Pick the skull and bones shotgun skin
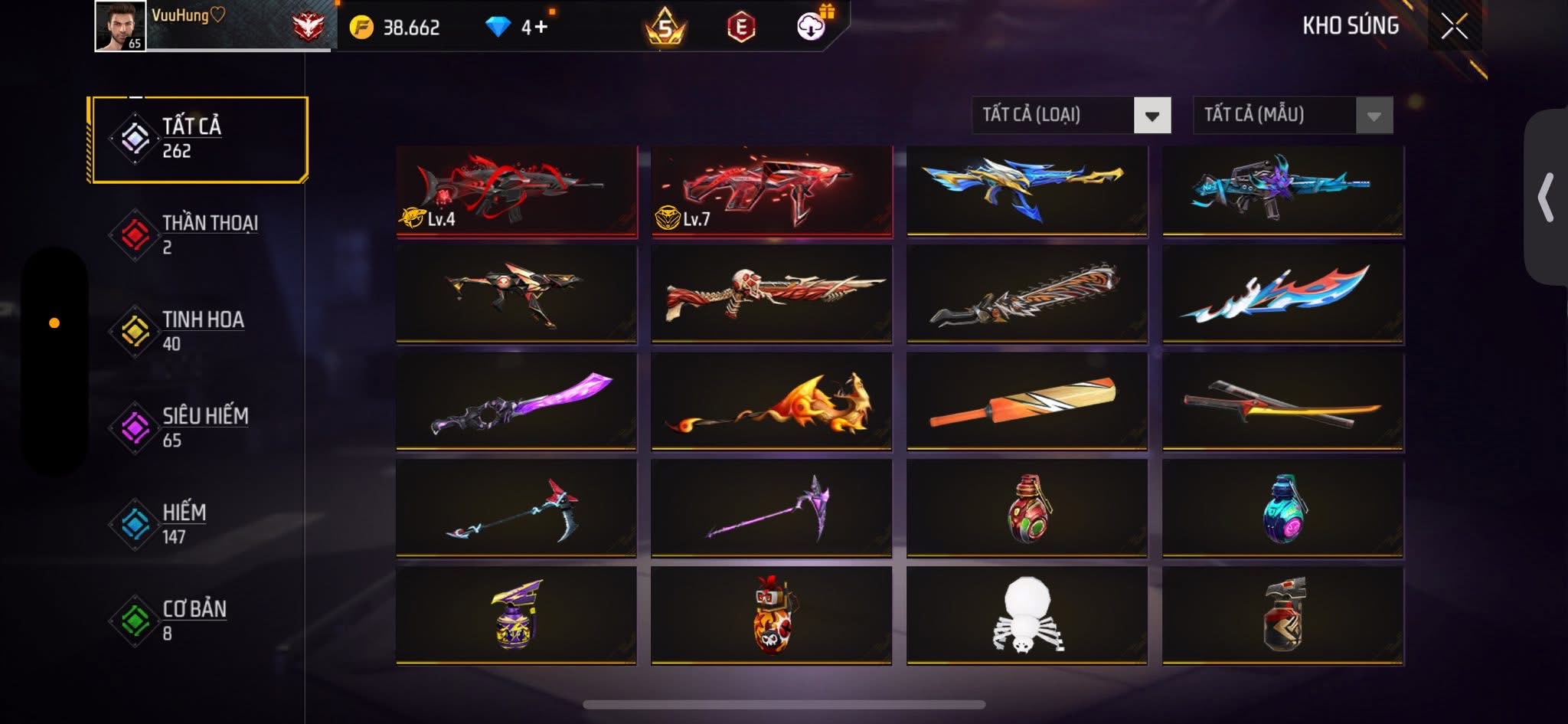This screenshot has width=1568, height=724. point(771,294)
